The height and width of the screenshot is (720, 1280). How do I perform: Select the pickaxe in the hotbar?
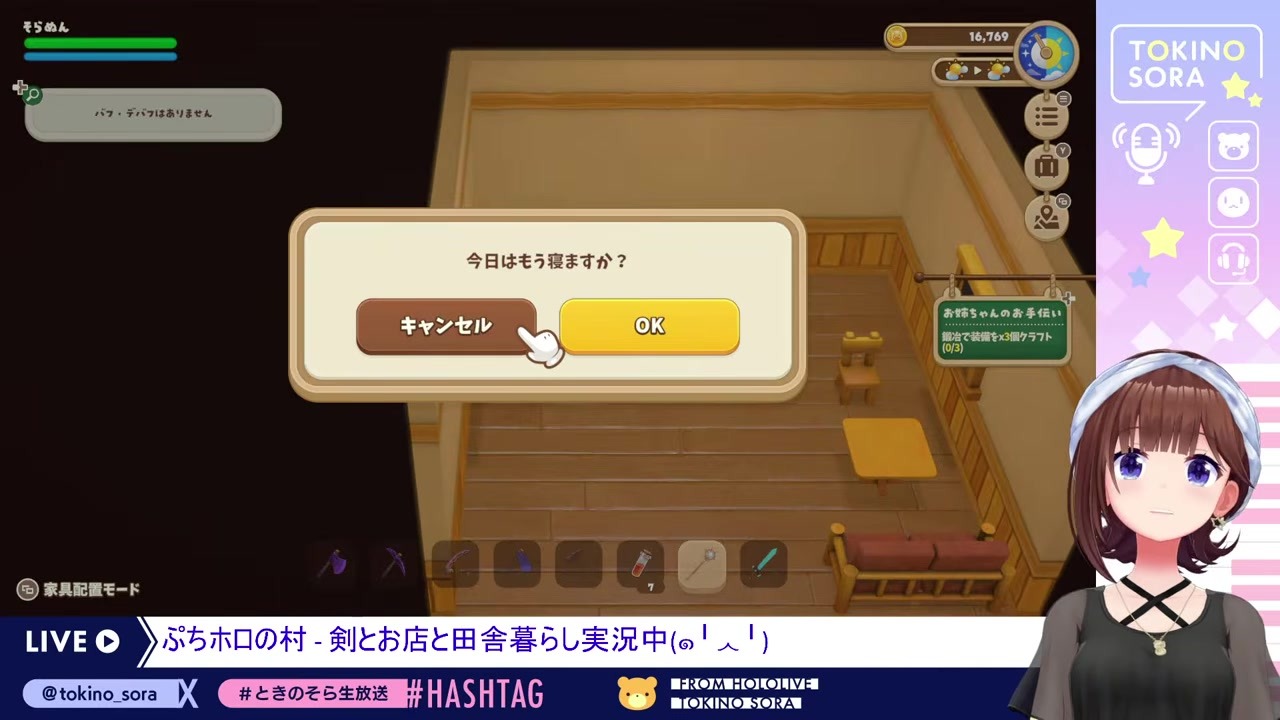click(390, 563)
